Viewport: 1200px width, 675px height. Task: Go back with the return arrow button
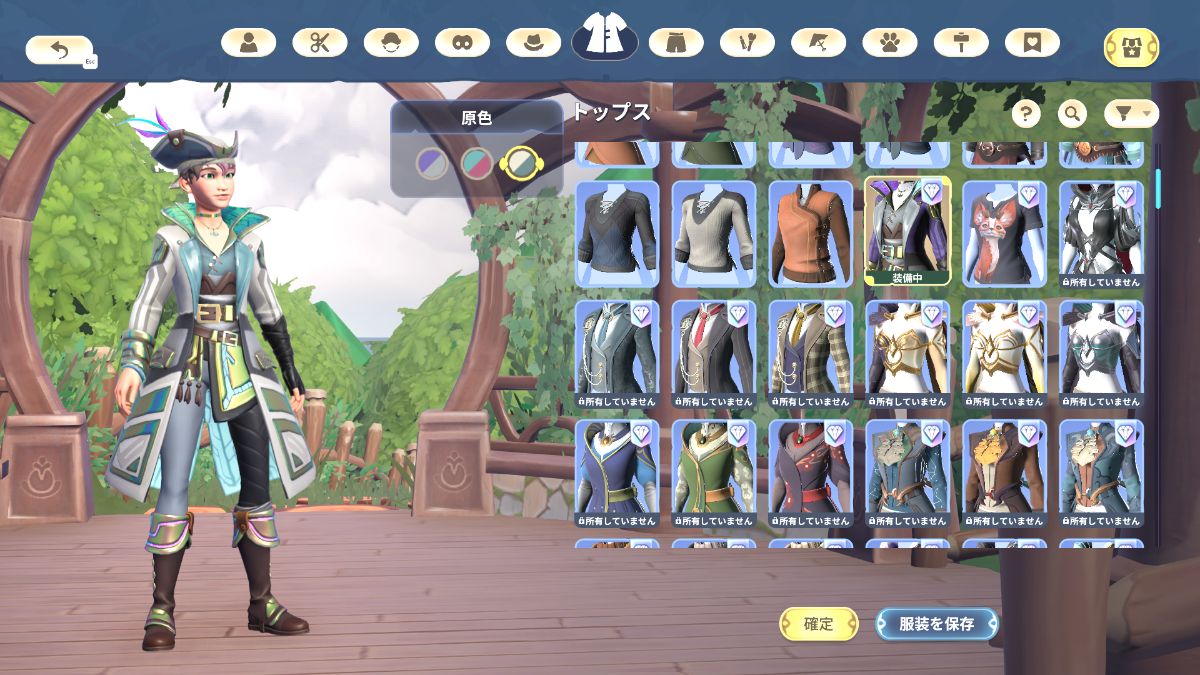coord(58,49)
